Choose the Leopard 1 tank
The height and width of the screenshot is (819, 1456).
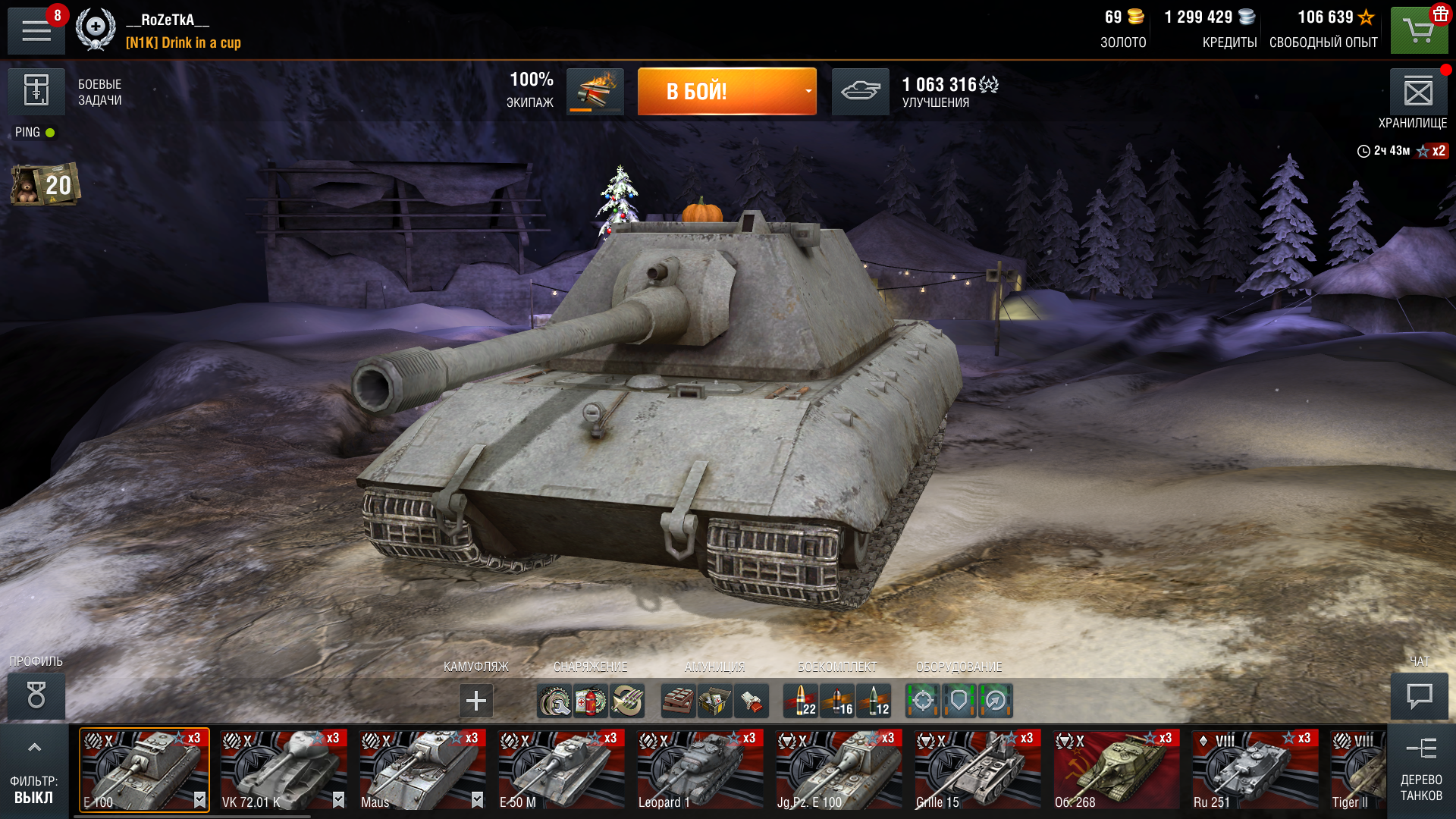click(700, 770)
